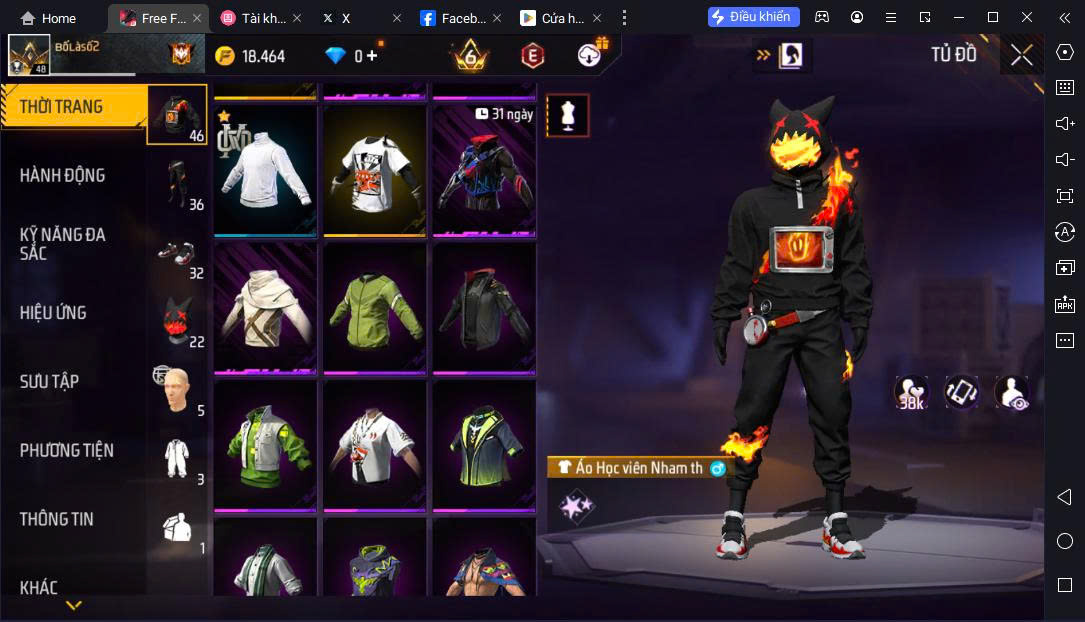
Task: Click the mannequin icon above the character
Action: pos(568,116)
